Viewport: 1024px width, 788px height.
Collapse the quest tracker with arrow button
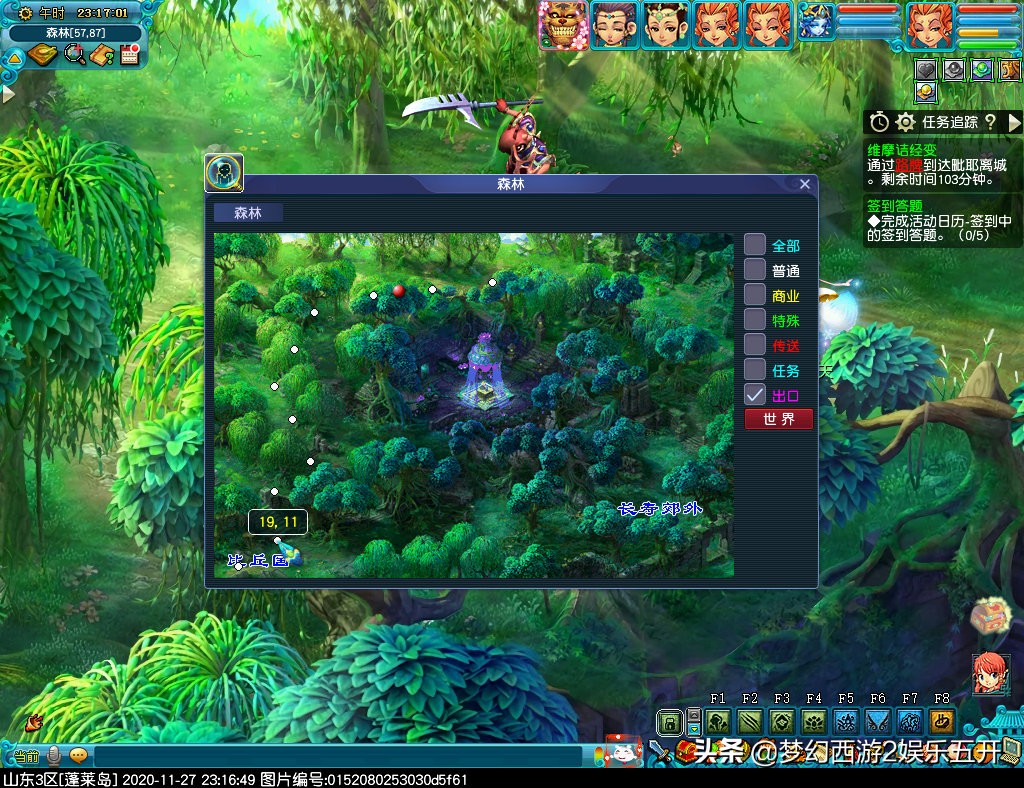click(x=1015, y=122)
